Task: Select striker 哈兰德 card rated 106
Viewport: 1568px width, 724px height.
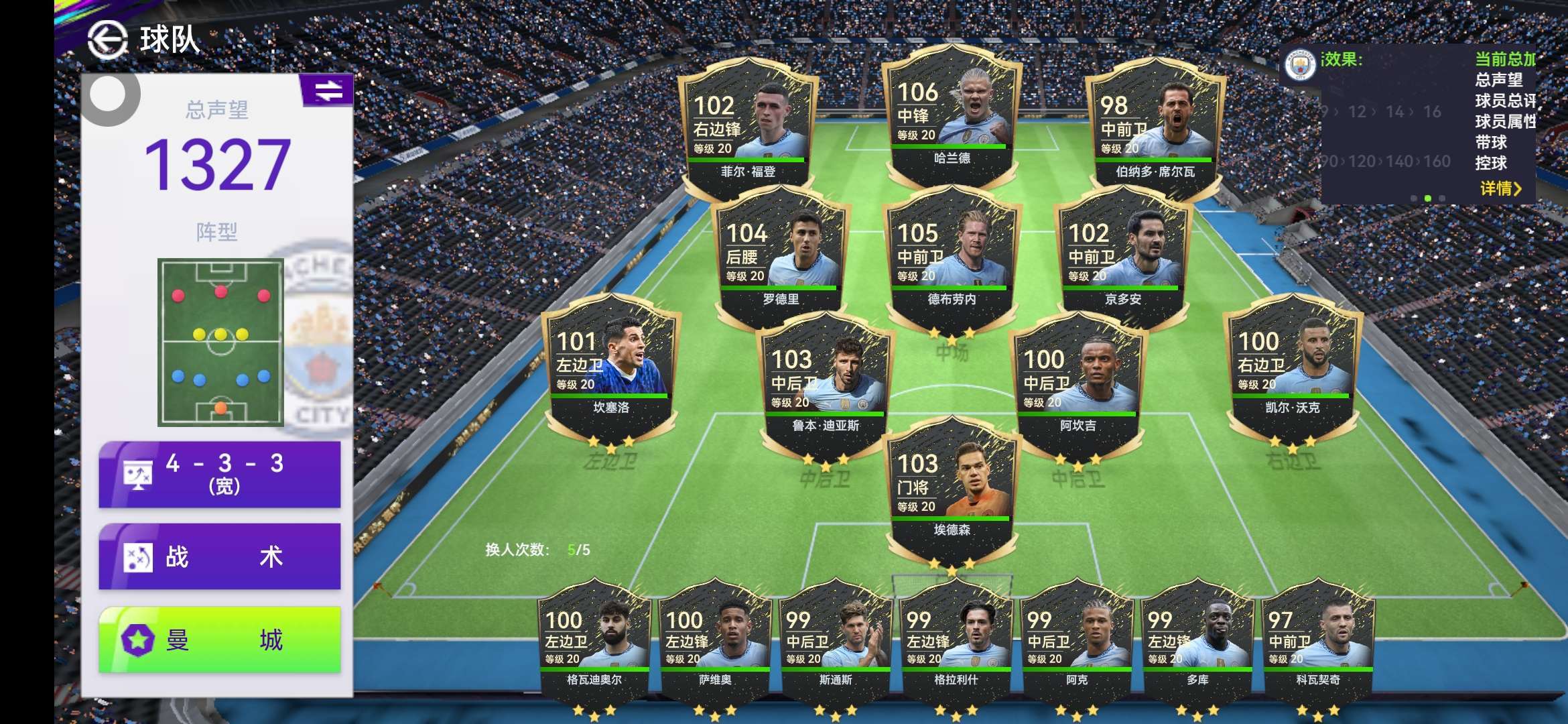Action: [x=952, y=117]
